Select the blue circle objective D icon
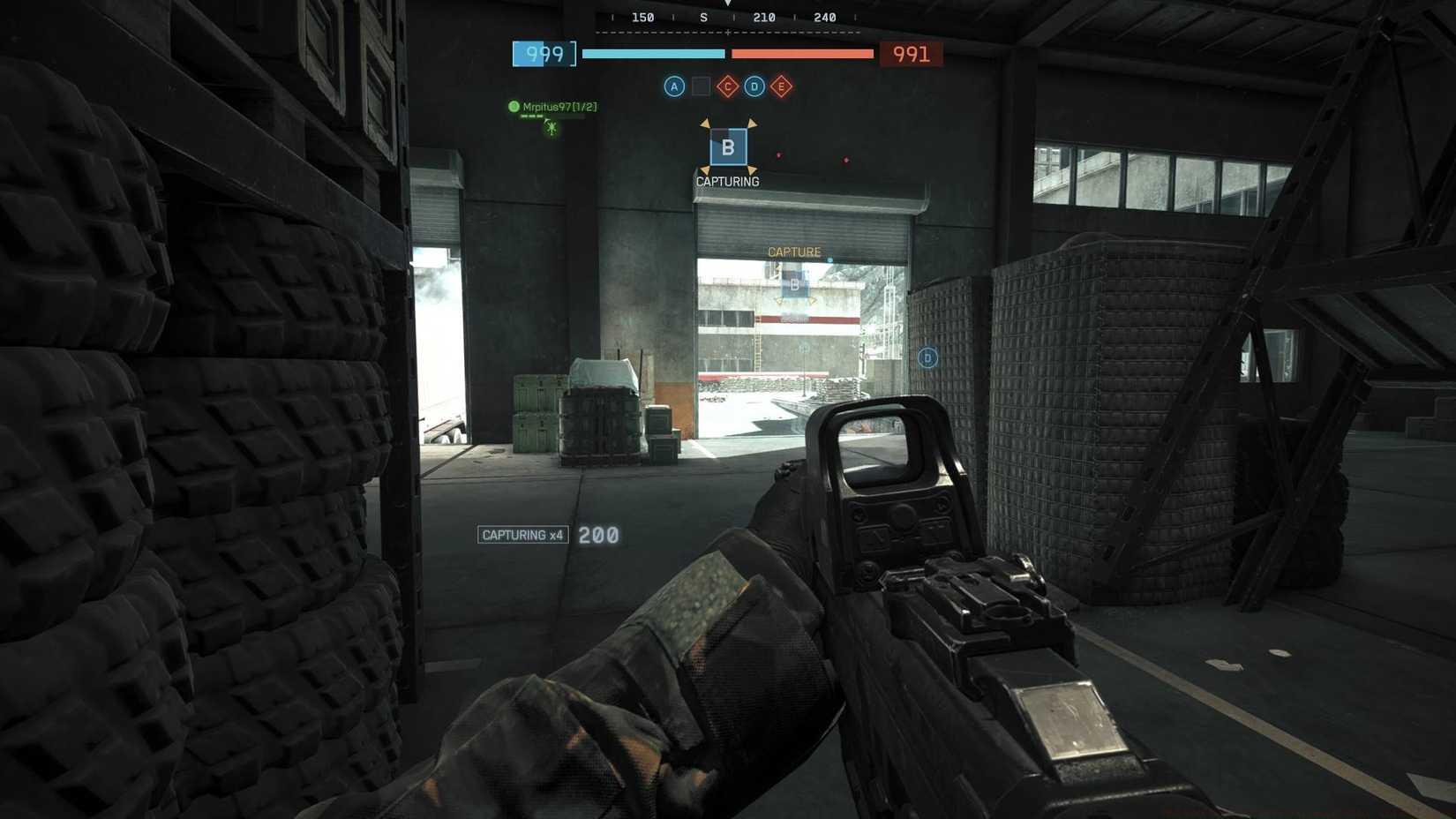The height and width of the screenshot is (819, 1456). pos(754,86)
